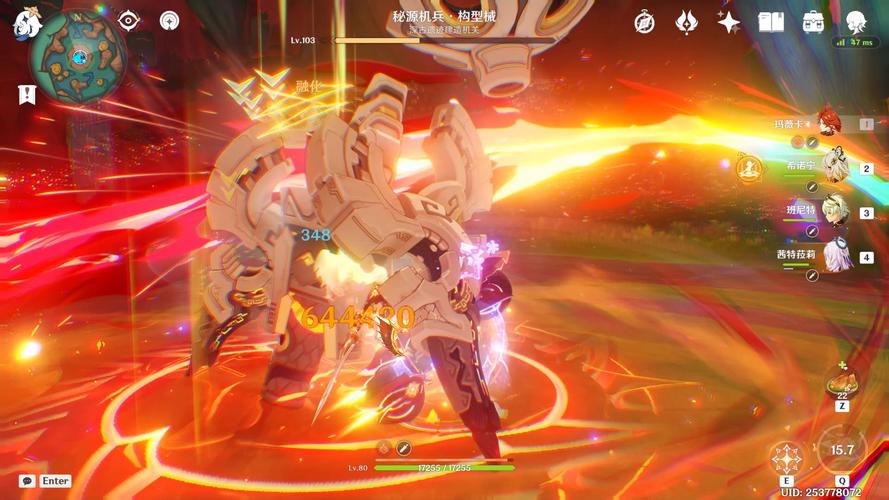Open the Paimon menu
This screenshot has width=889, height=500.
tap(24, 23)
